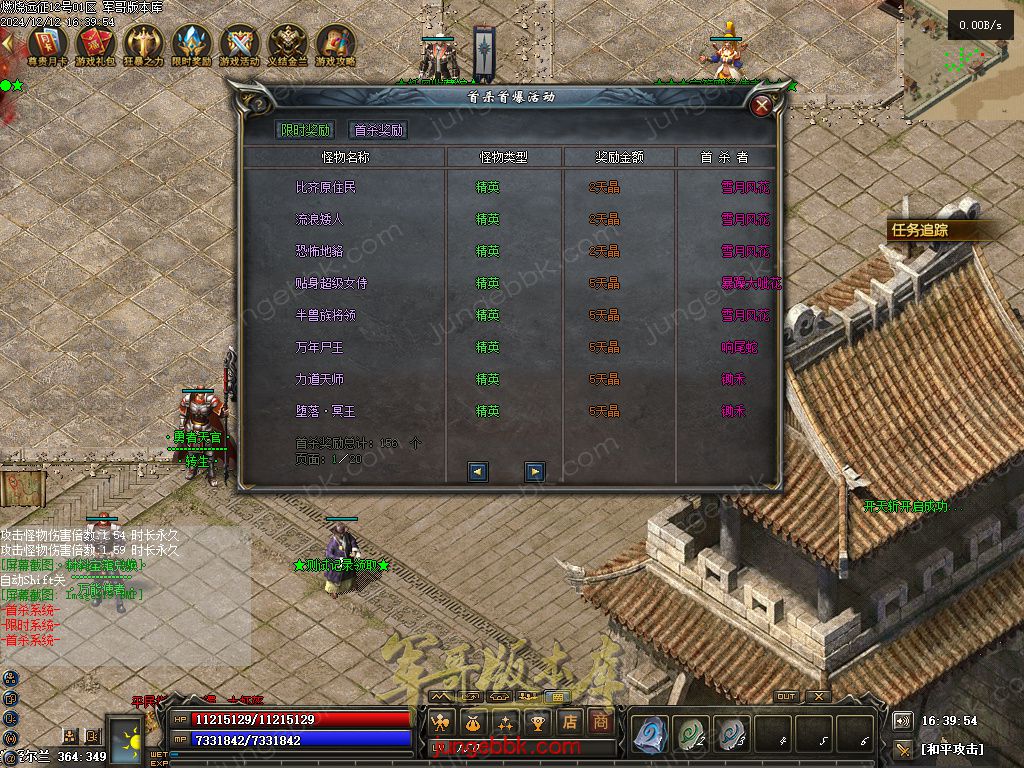This screenshot has width=1024, height=768.
Task: Activate the 狂暴之力 icon
Action: [x=142, y=43]
